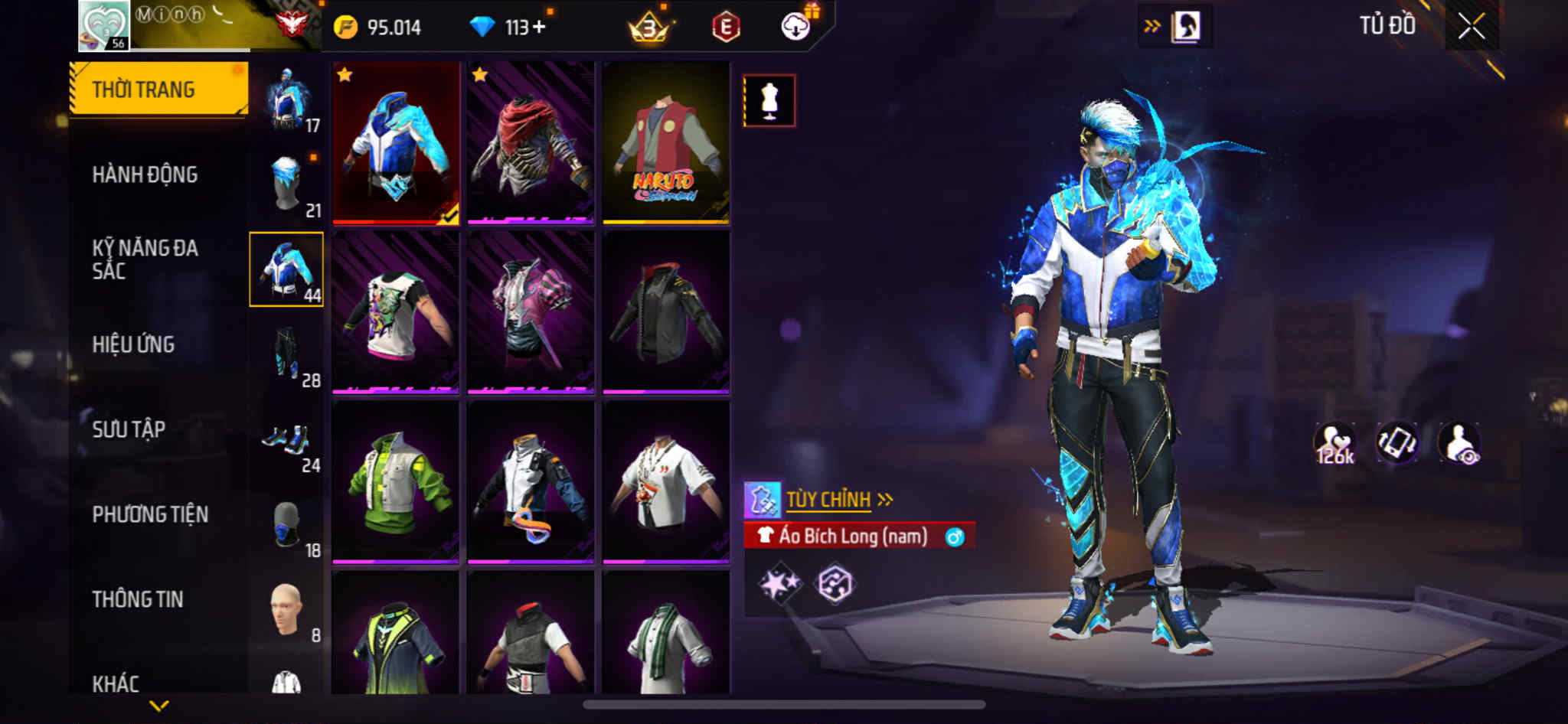This screenshot has width=1568, height=724.
Task: Select the mask category with 18 items
Action: [287, 526]
